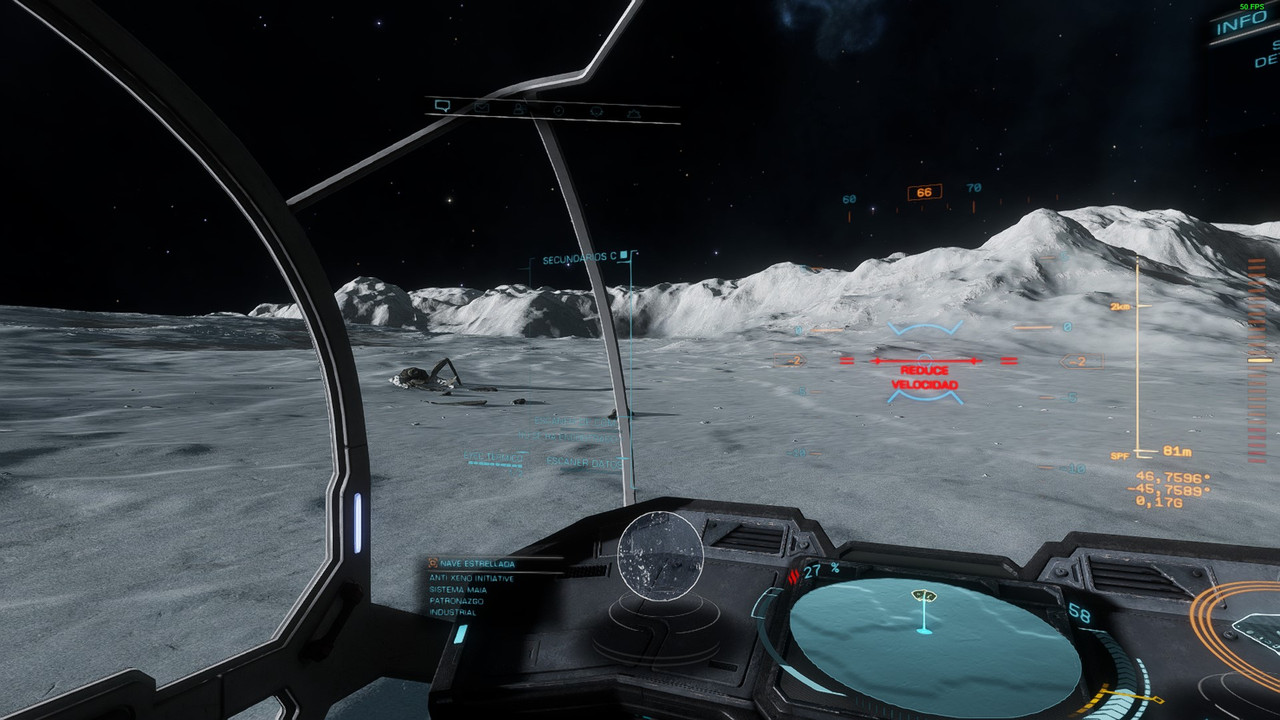Viewport: 1280px width, 720px height.
Task: Open the INFO panel header
Action: (1241, 24)
